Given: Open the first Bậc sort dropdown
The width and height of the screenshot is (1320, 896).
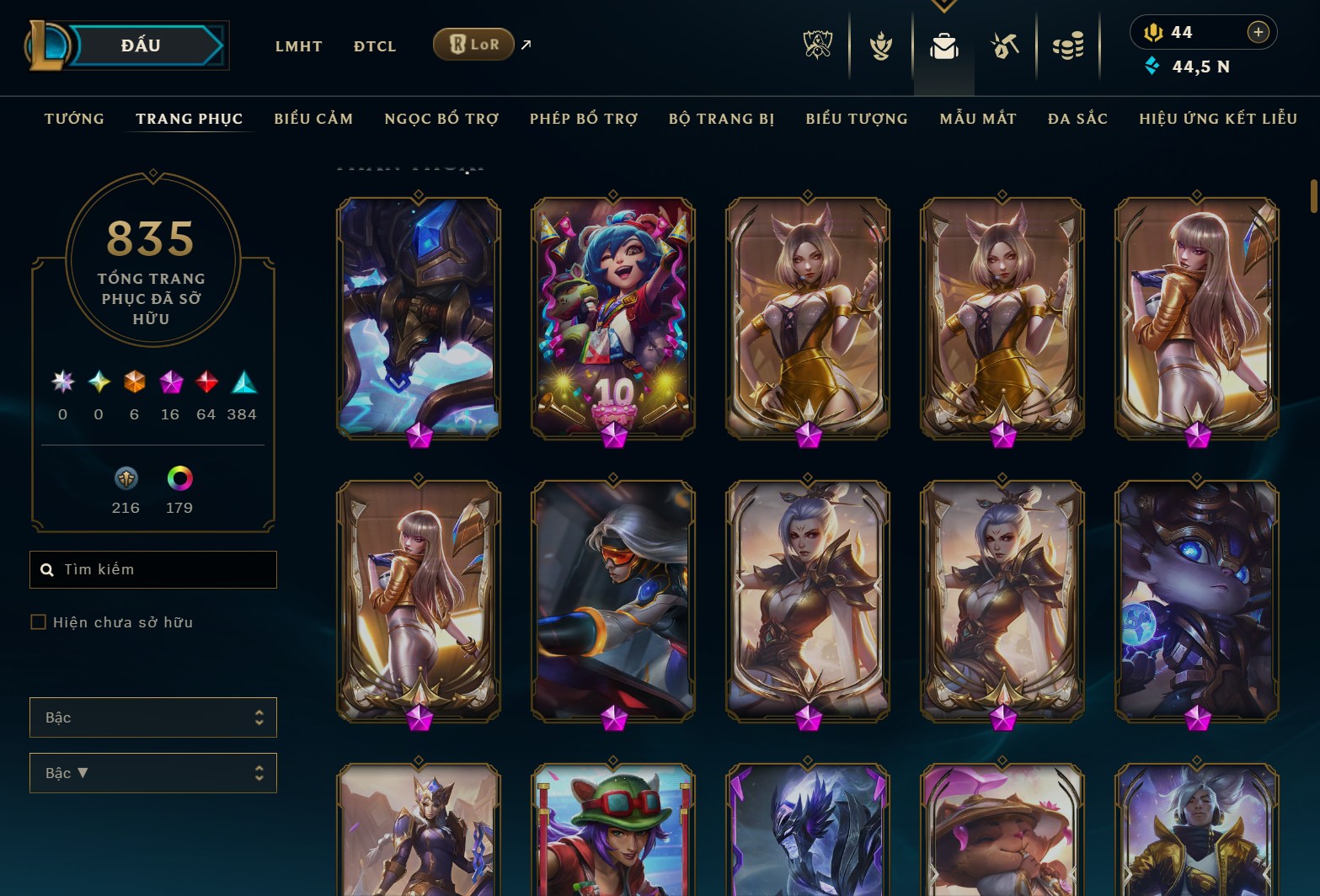Looking at the screenshot, I should (x=152, y=717).
